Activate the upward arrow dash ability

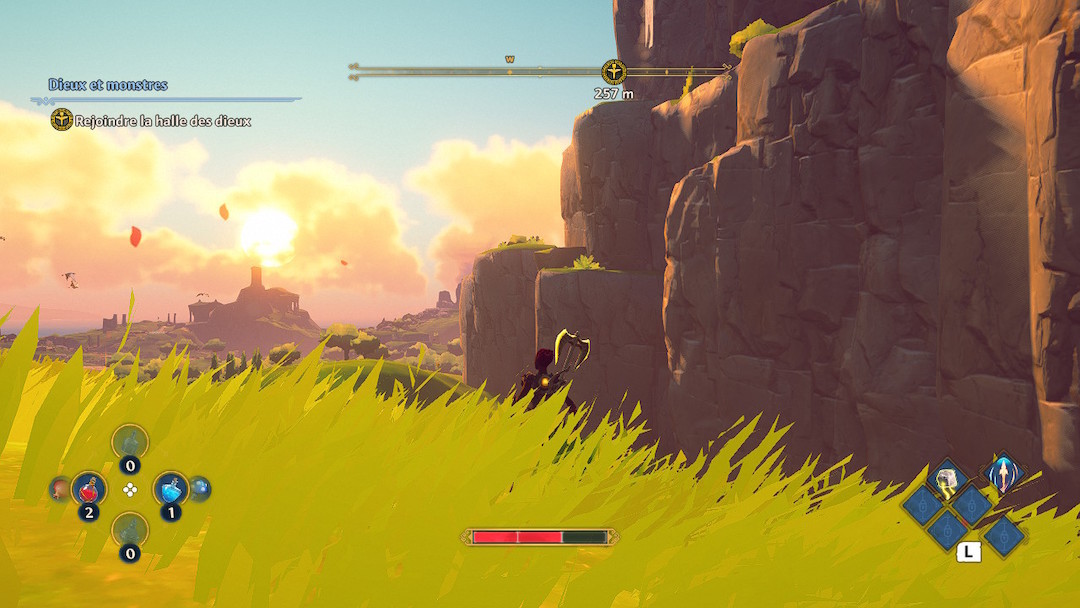pyautogui.click(x=1002, y=473)
